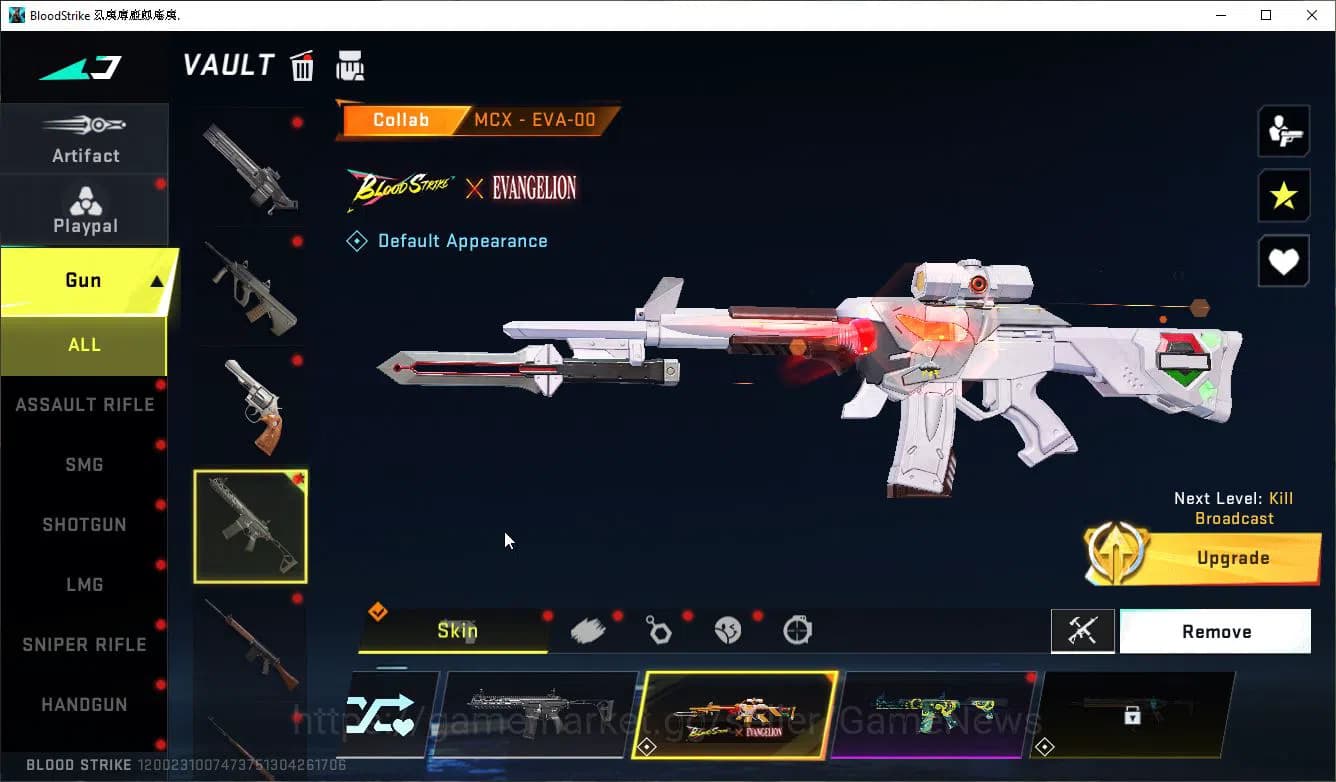This screenshot has width=1336, height=782.
Task: Click the Remove button
Action: click(x=1216, y=631)
